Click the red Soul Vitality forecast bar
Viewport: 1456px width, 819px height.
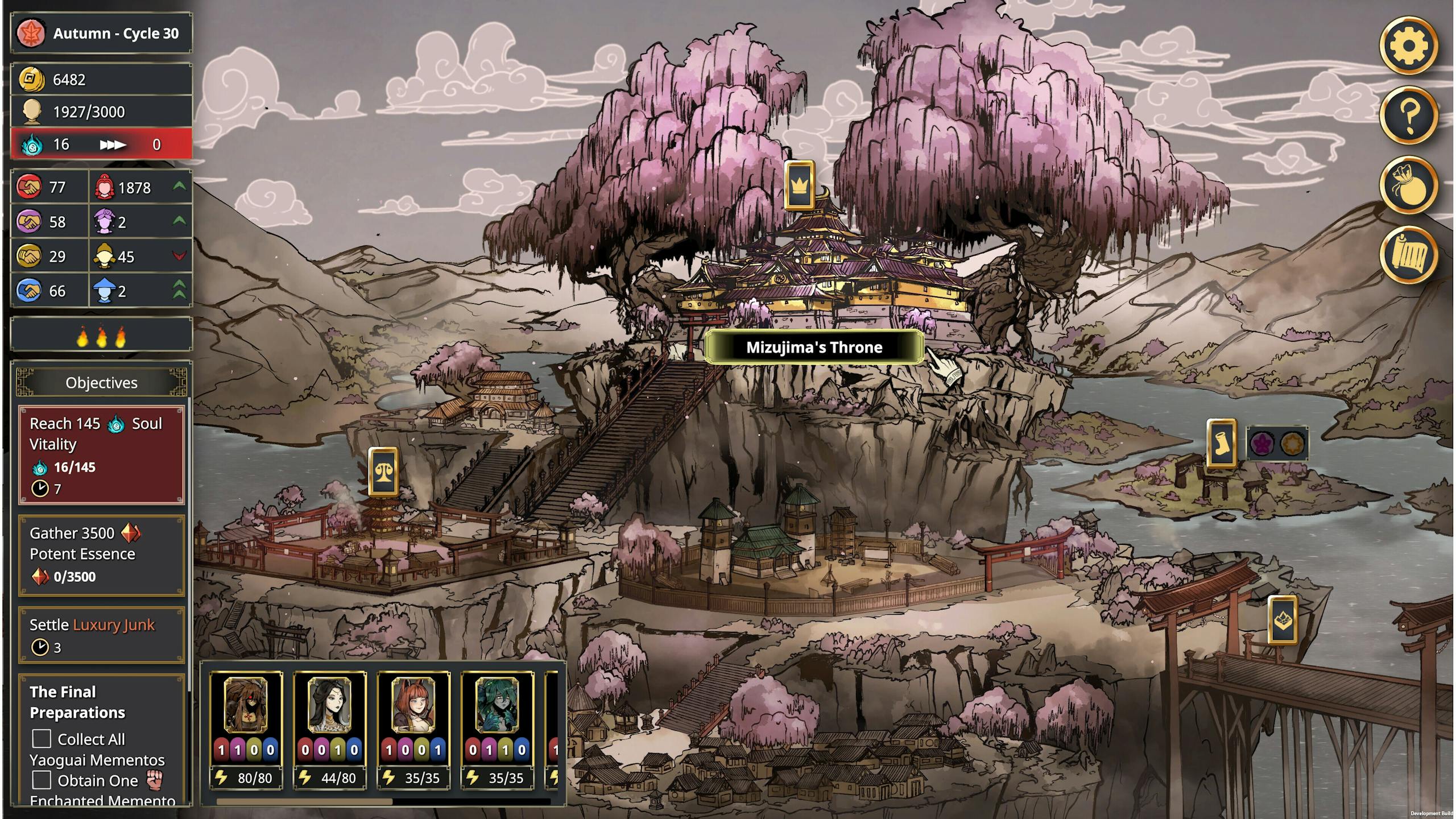101,144
